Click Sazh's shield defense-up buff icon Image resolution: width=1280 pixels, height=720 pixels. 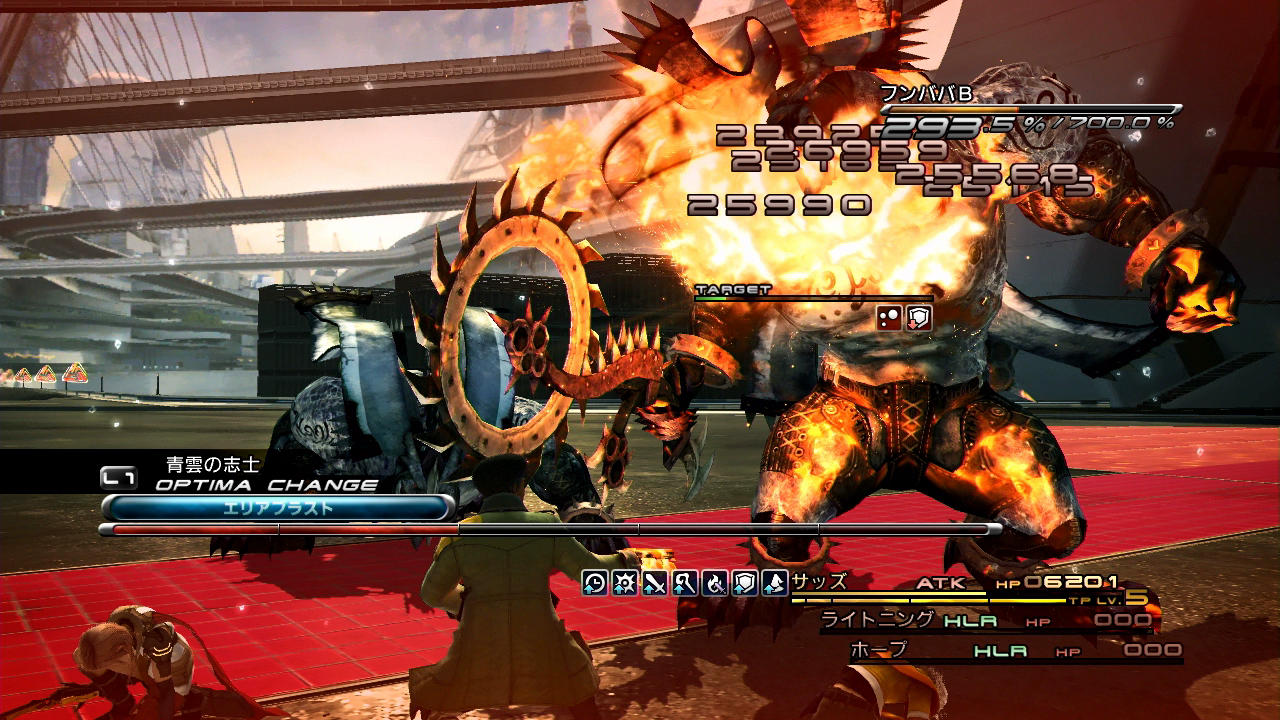[x=745, y=583]
